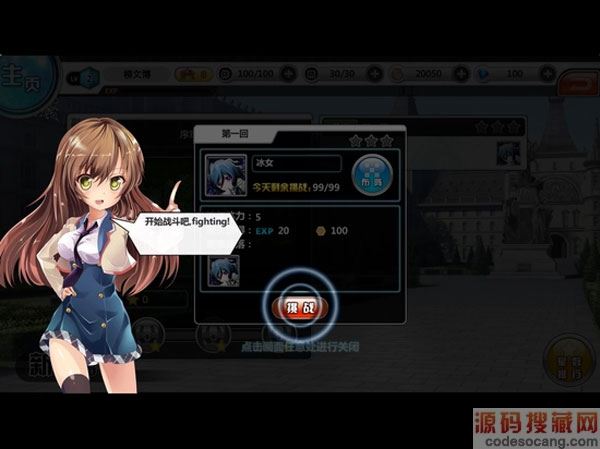Click the reward character portrait in the panel

[x=223, y=270]
